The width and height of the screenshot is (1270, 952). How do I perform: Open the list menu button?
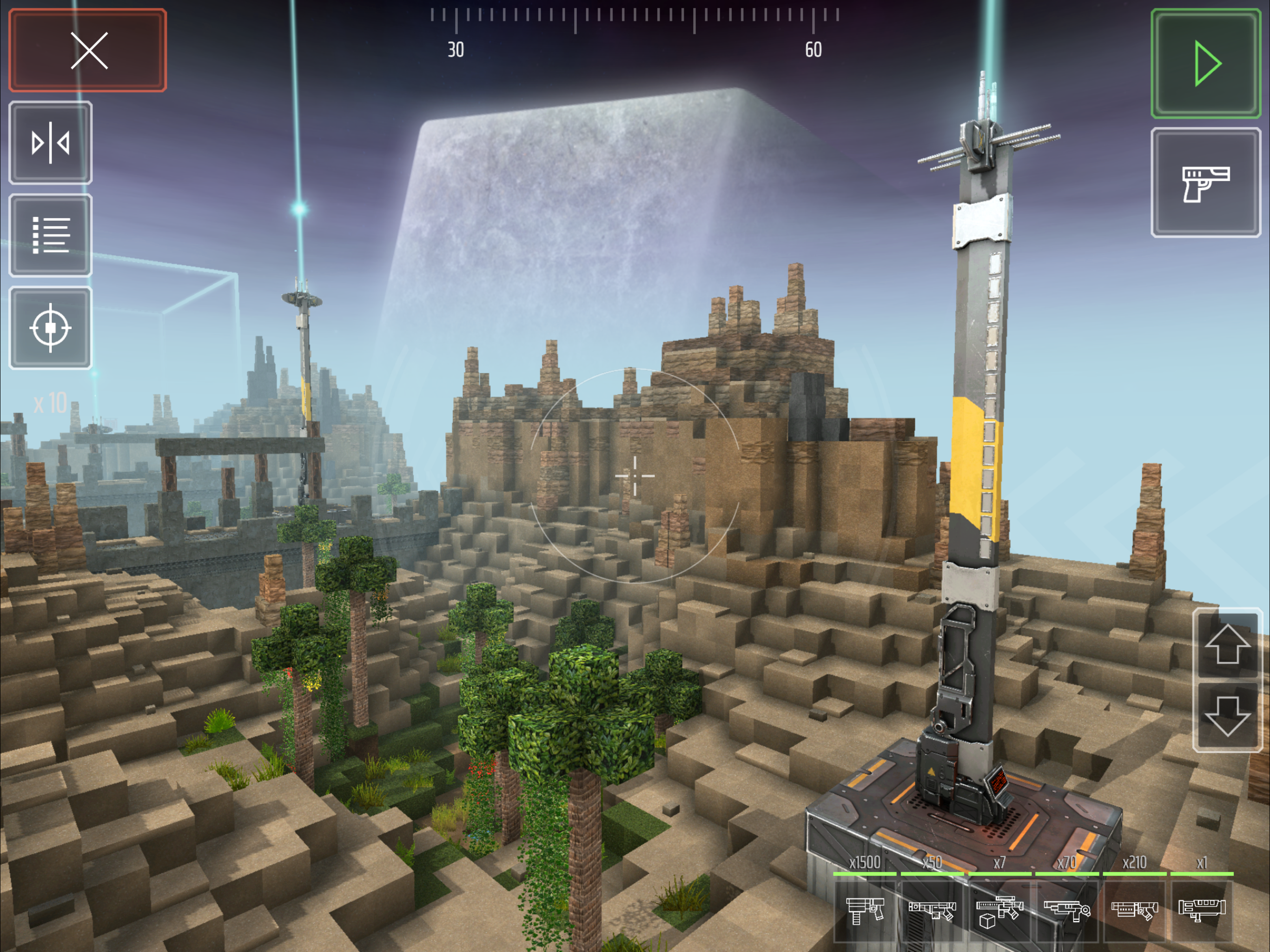(51, 235)
